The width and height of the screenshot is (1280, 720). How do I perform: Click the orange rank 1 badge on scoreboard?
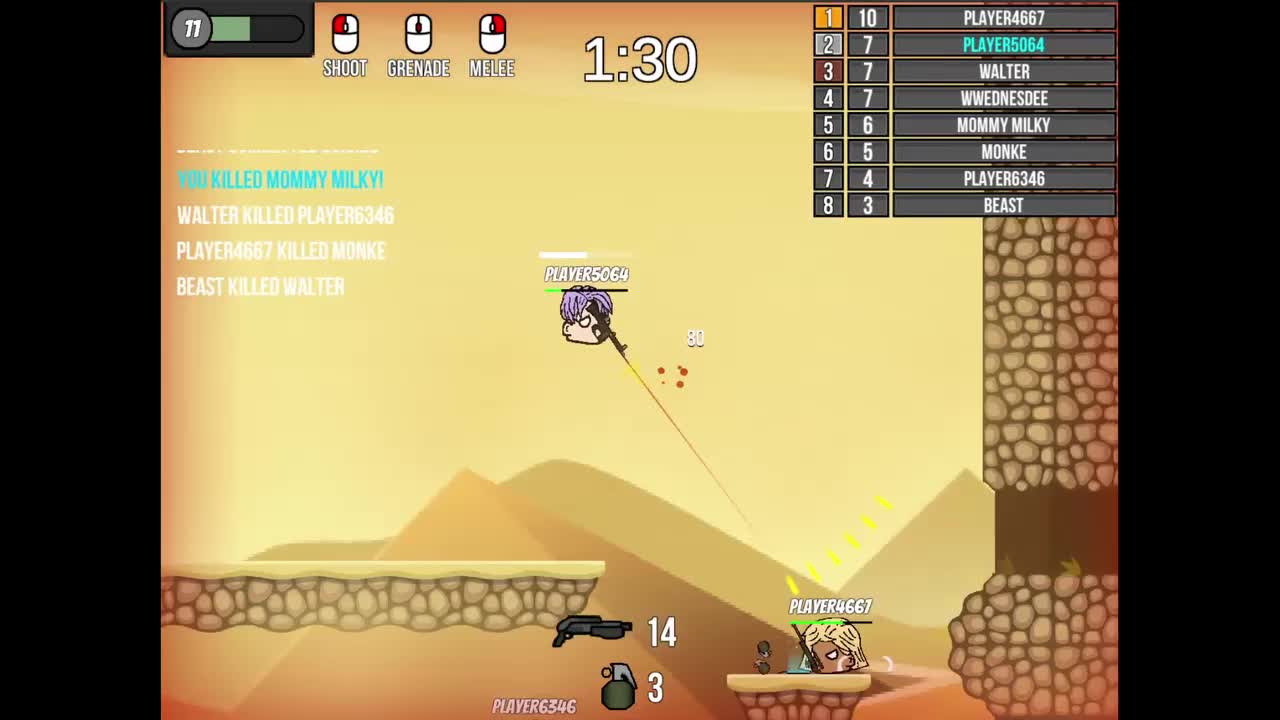[828, 17]
